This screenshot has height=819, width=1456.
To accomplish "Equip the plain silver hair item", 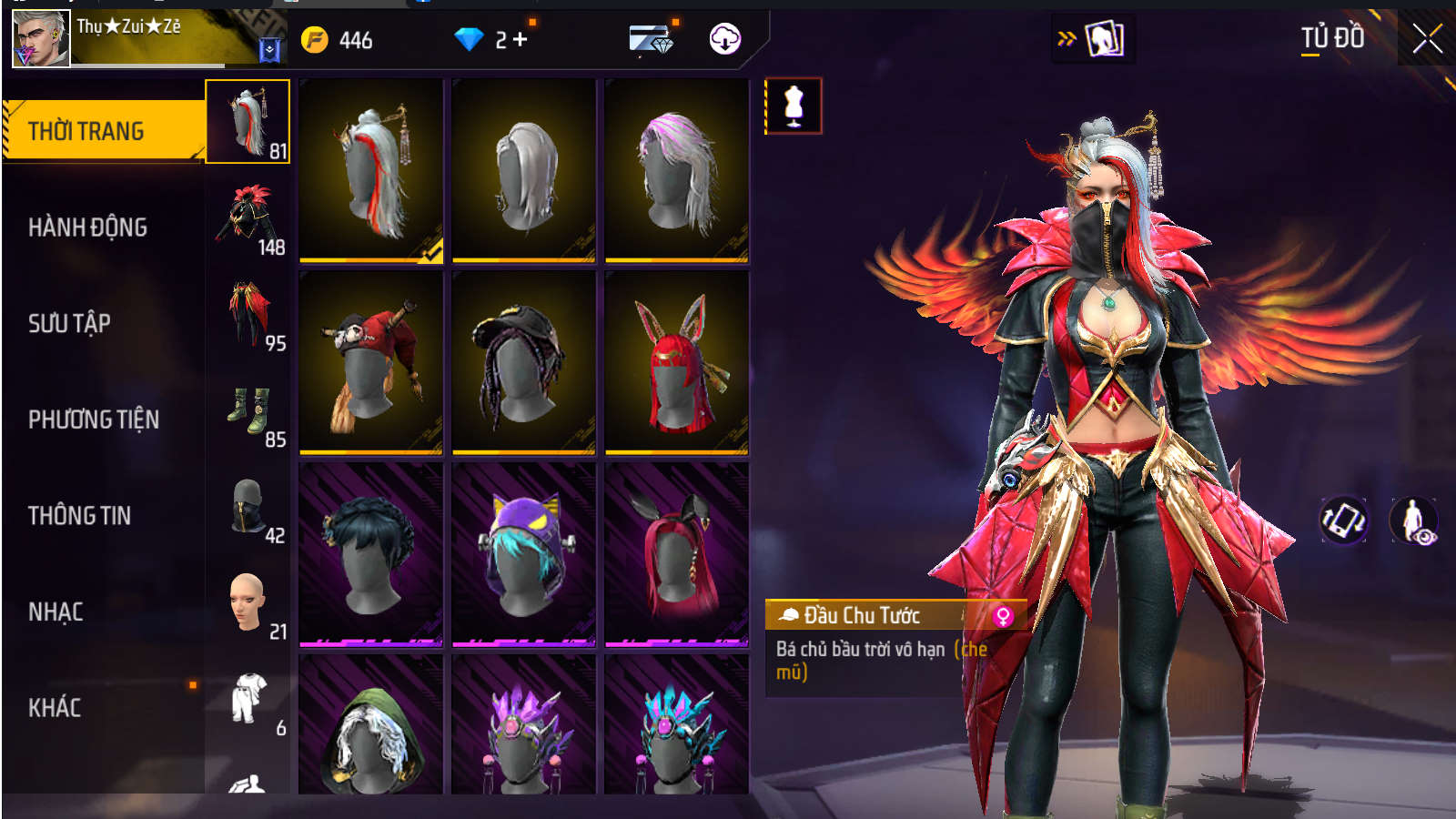I will (x=523, y=170).
